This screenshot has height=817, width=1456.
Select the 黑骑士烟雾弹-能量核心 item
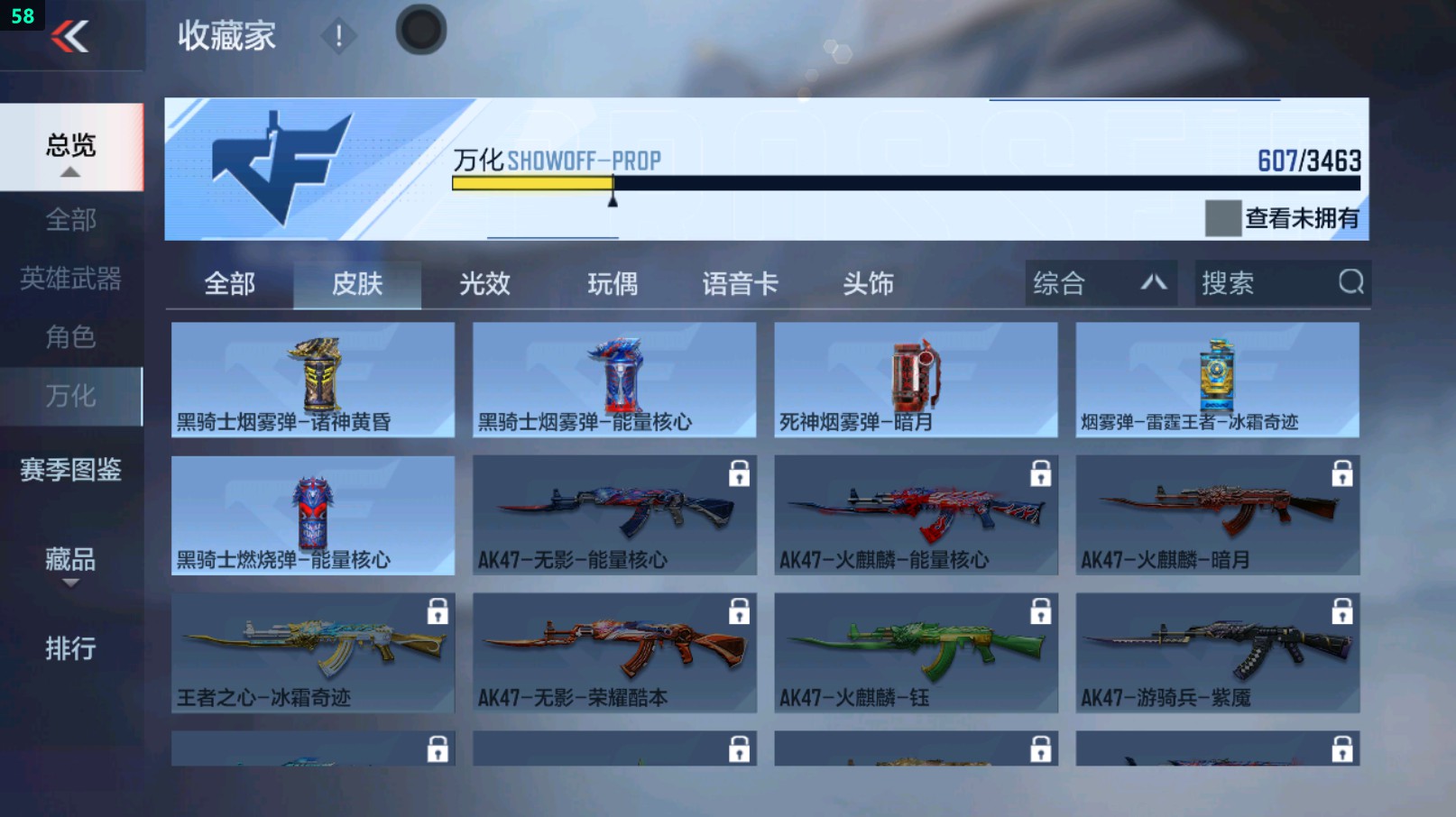click(x=614, y=379)
